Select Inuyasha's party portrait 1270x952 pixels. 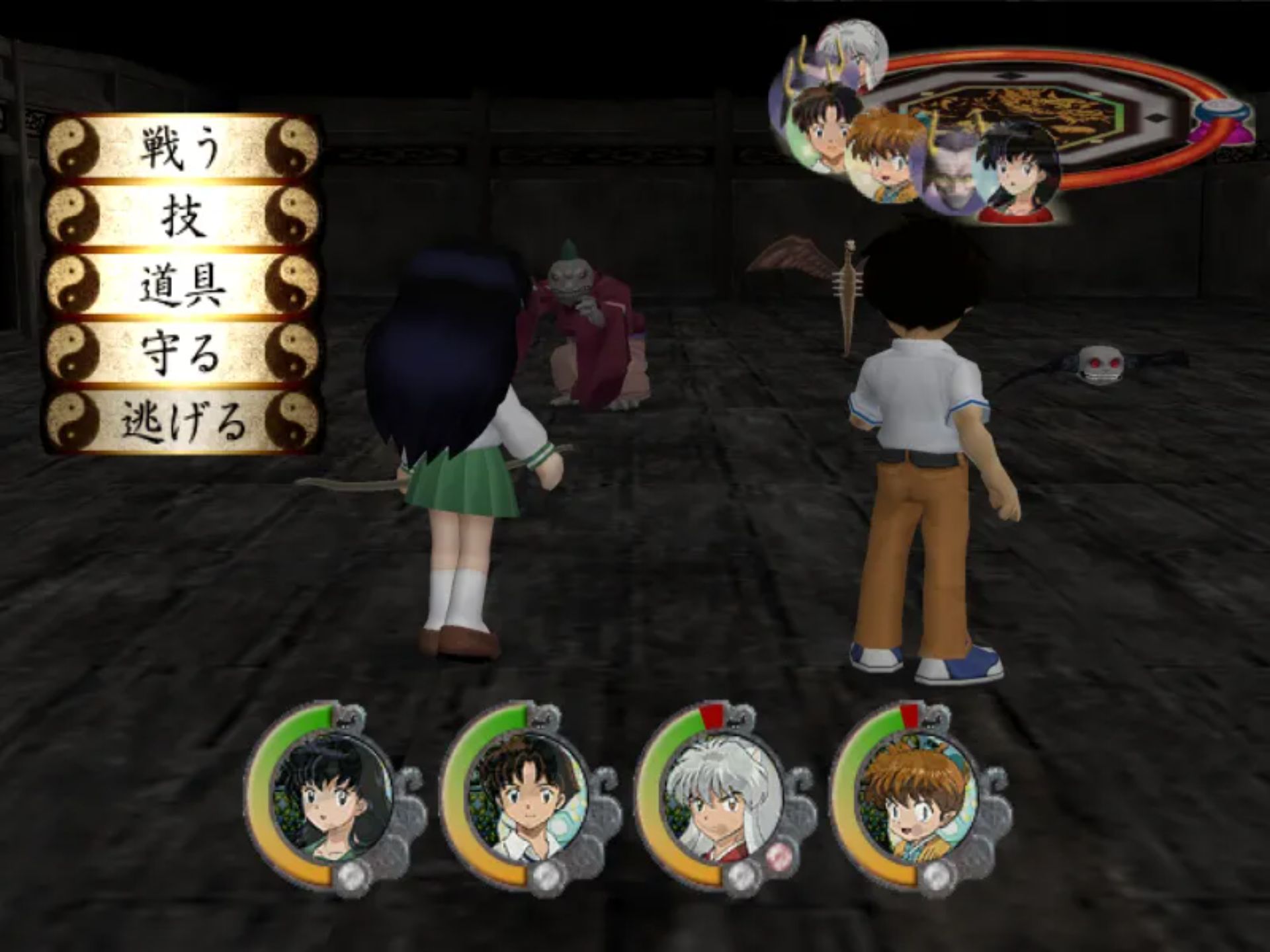[722, 800]
